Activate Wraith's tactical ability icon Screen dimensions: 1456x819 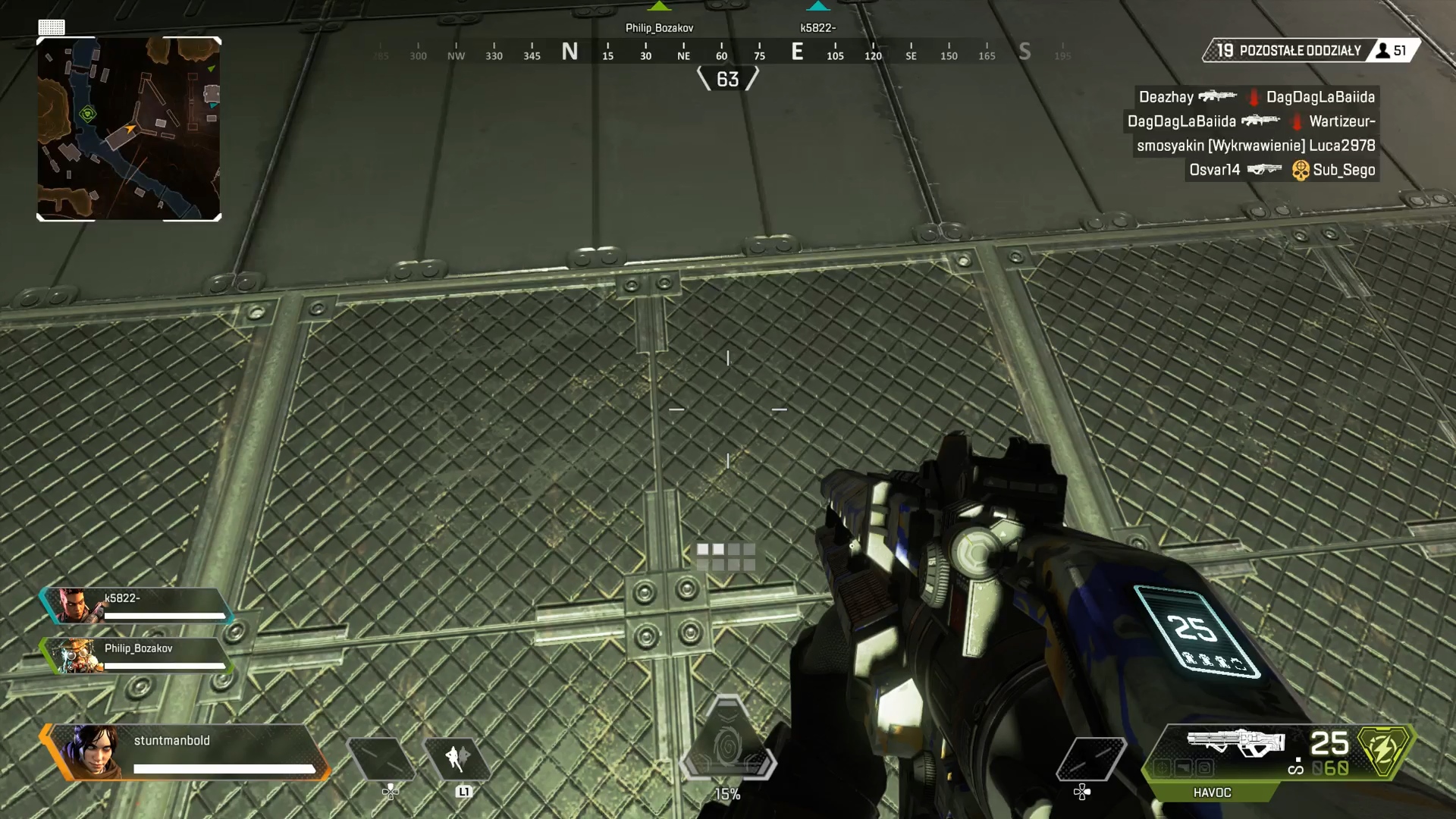click(457, 758)
